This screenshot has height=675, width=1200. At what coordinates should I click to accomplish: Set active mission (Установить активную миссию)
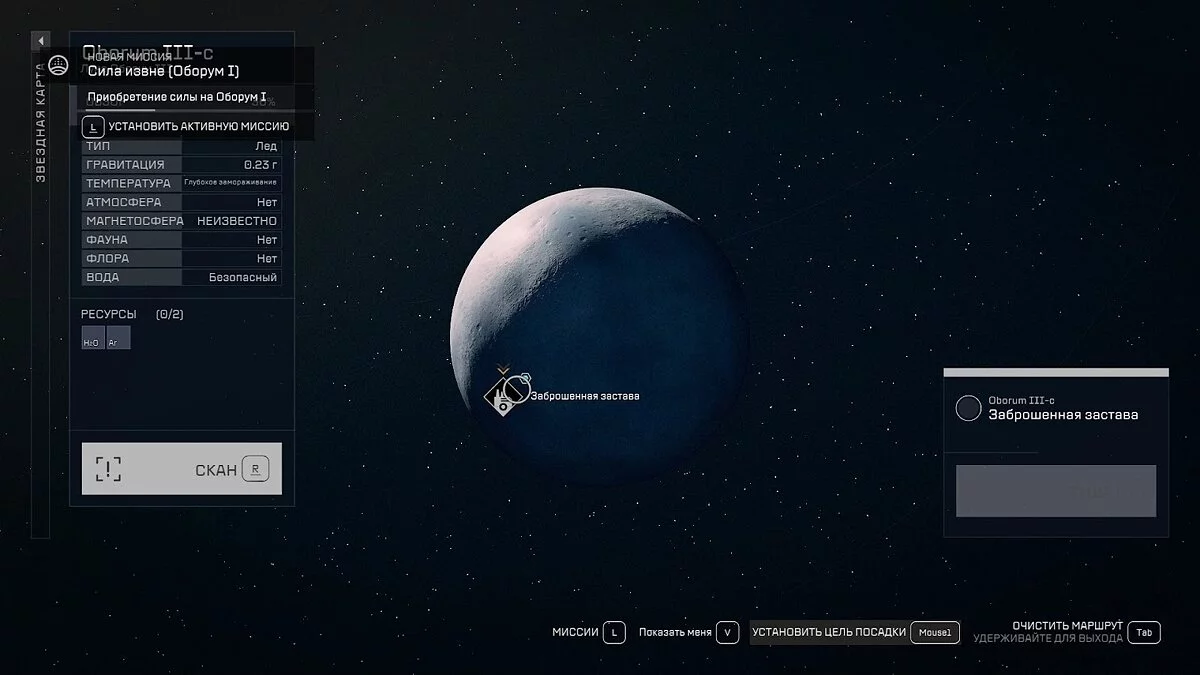click(186, 127)
